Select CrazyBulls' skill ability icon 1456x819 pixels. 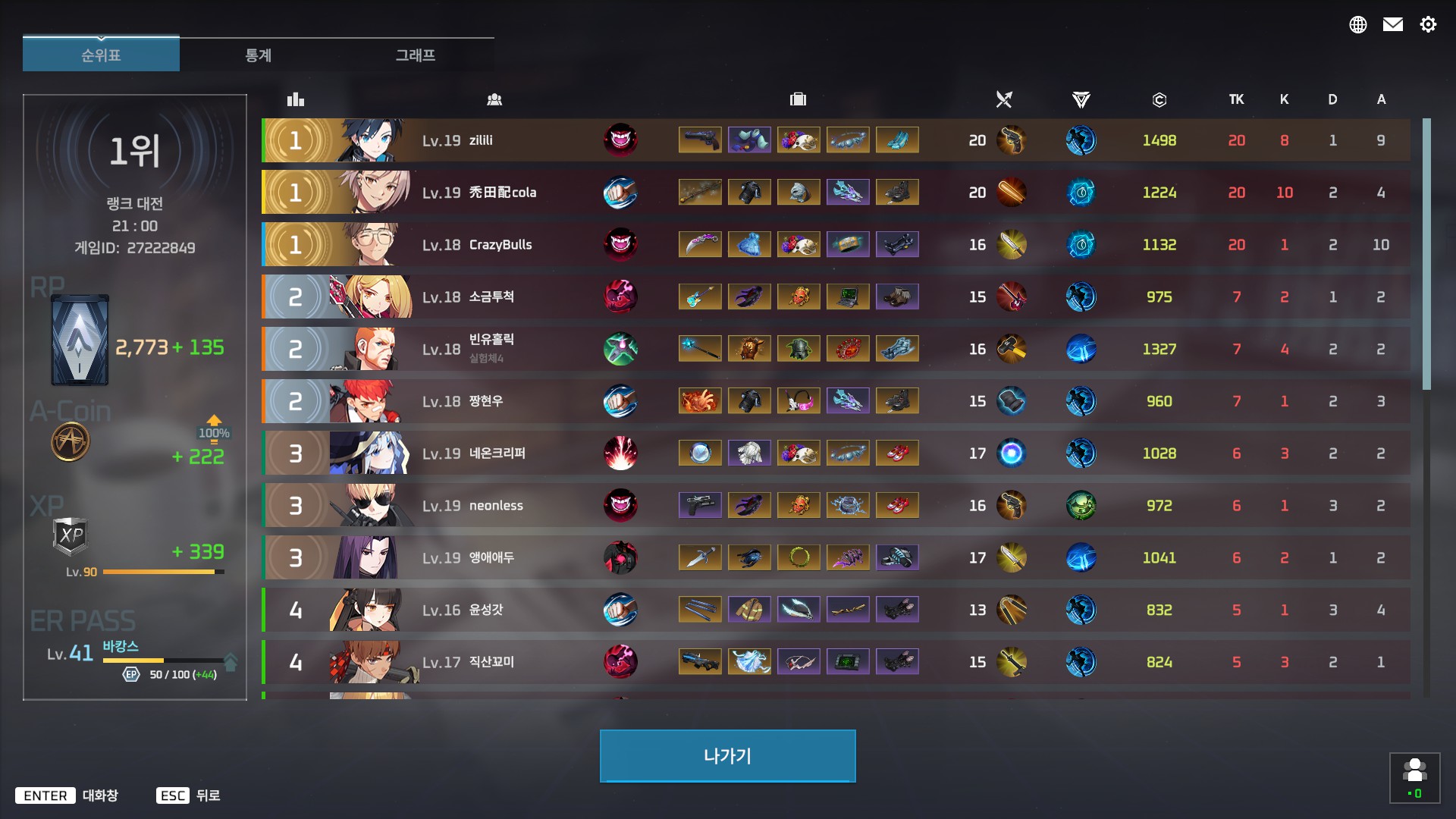click(x=621, y=244)
